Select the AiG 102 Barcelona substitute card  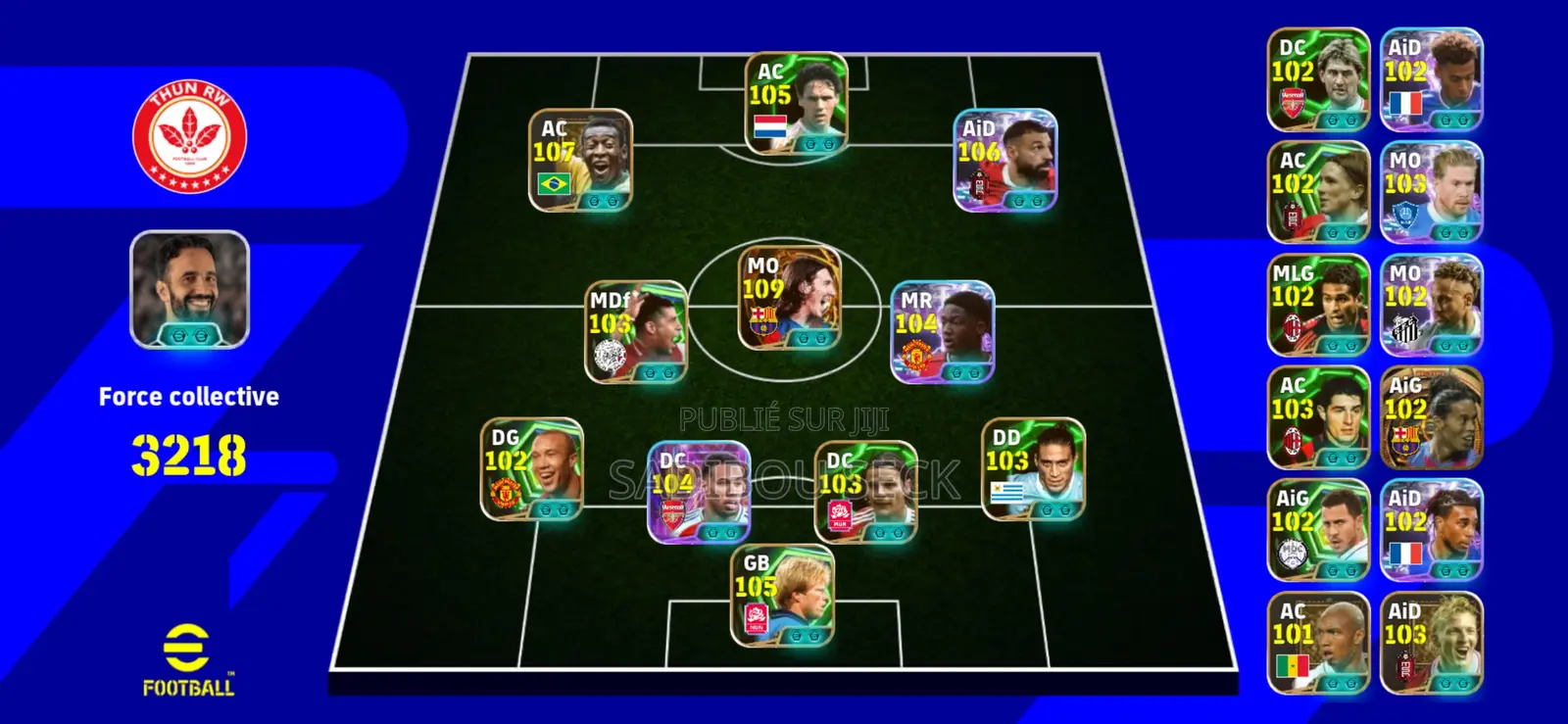pyautogui.click(x=1431, y=417)
